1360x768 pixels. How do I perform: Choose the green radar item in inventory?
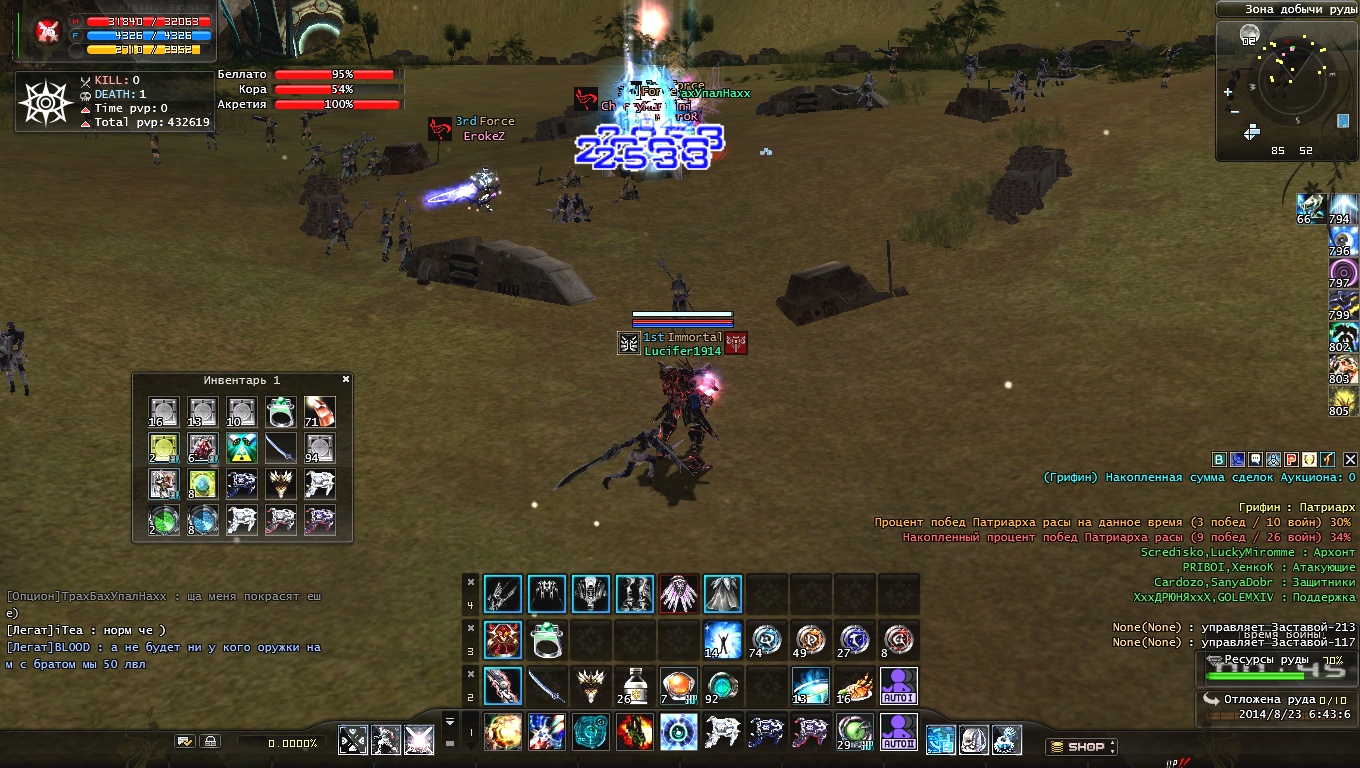(164, 520)
